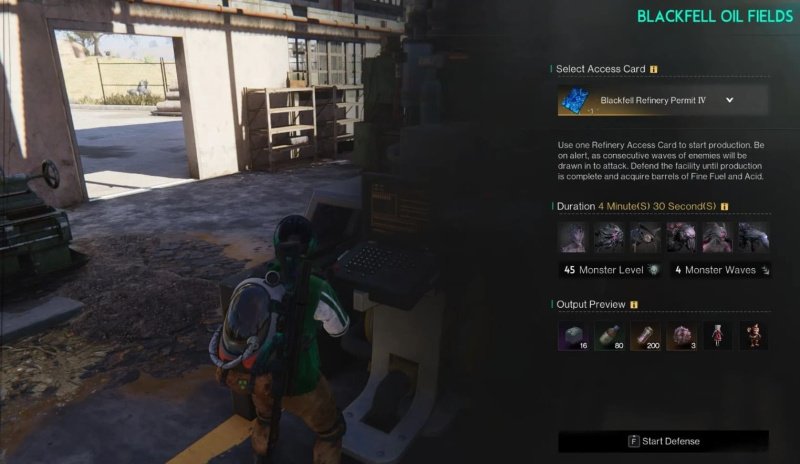
Task: Select the output item with quantity 16
Action: [573, 336]
